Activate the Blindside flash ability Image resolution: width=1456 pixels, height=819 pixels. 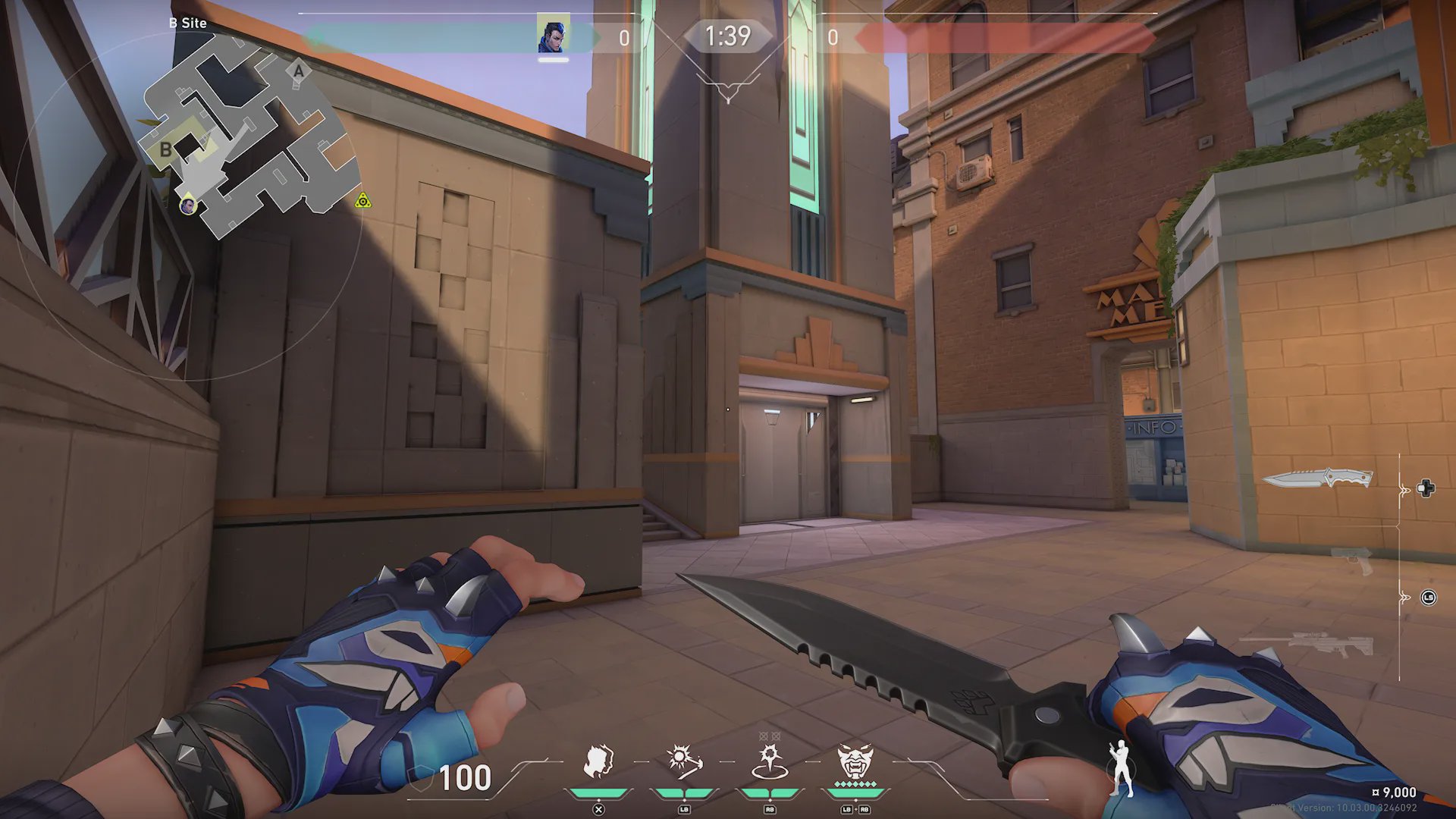click(x=683, y=761)
